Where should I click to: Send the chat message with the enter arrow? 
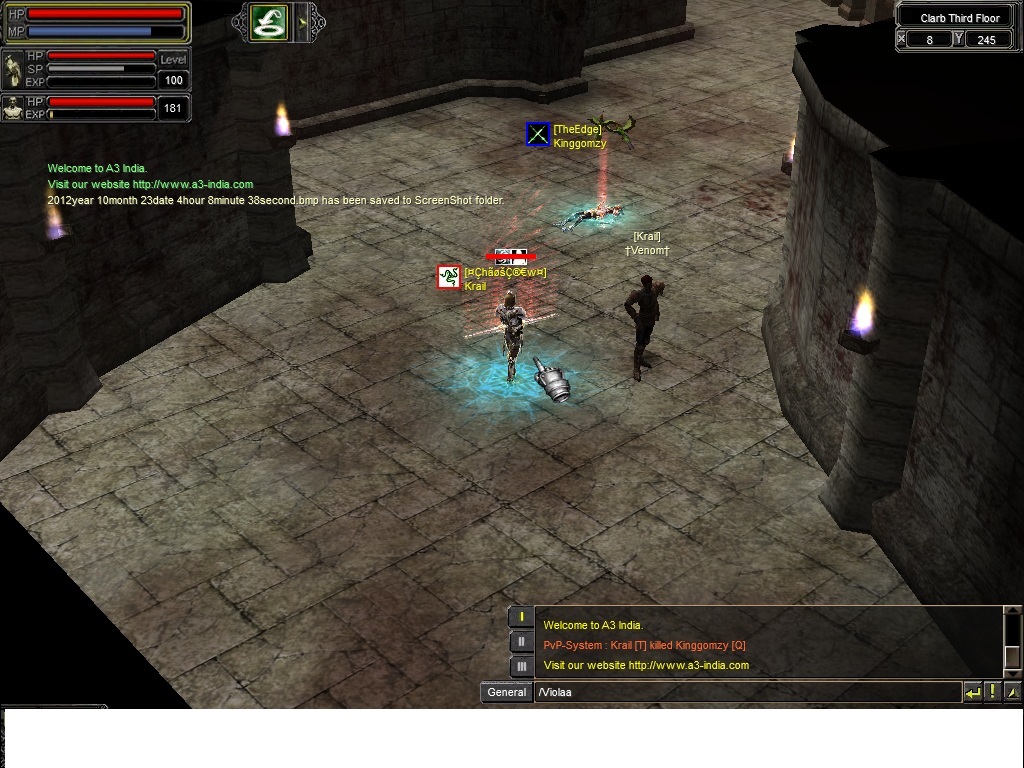tap(972, 692)
